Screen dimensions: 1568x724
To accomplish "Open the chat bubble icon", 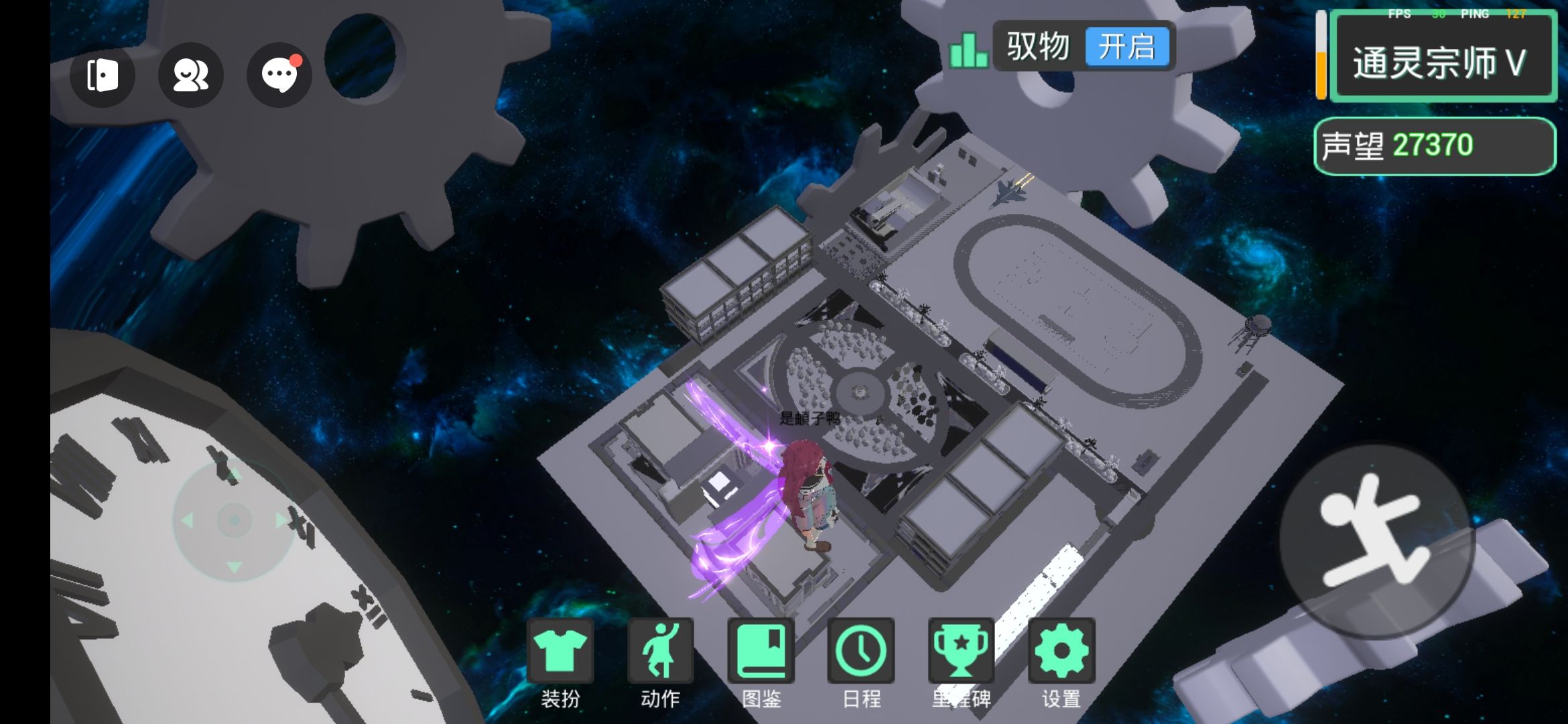I will 279,74.
